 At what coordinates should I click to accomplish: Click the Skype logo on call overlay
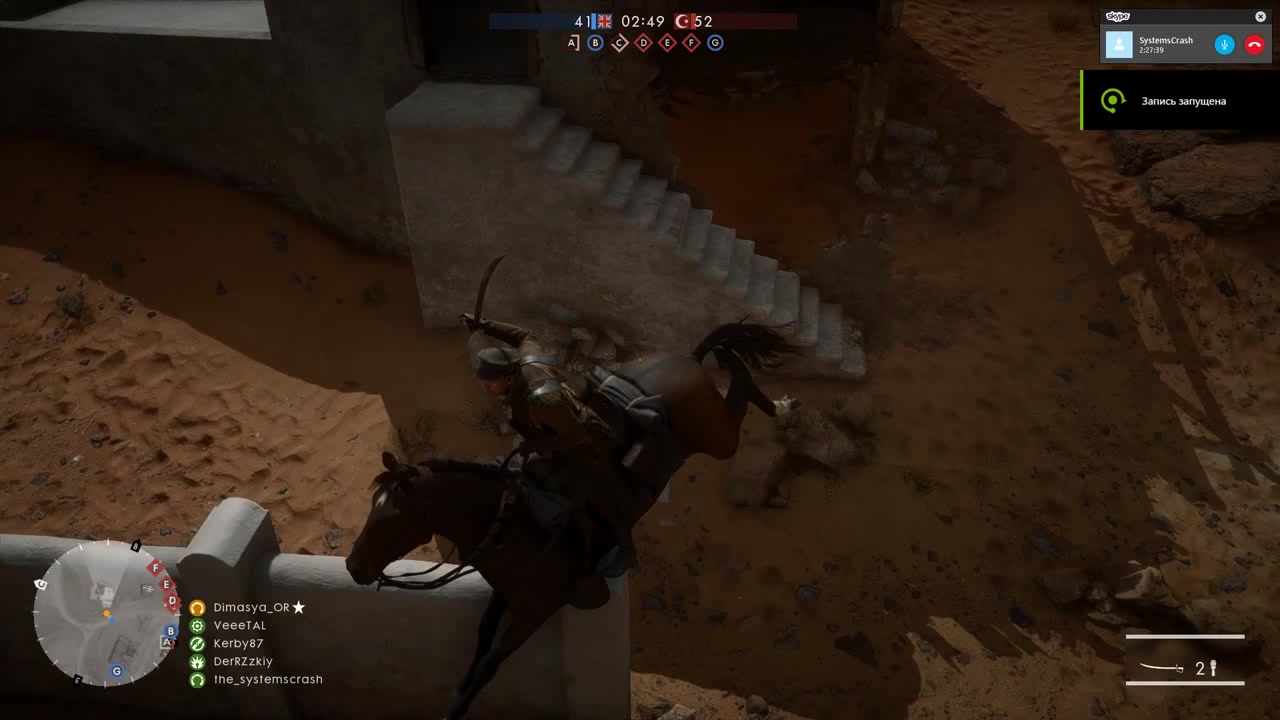click(1120, 15)
